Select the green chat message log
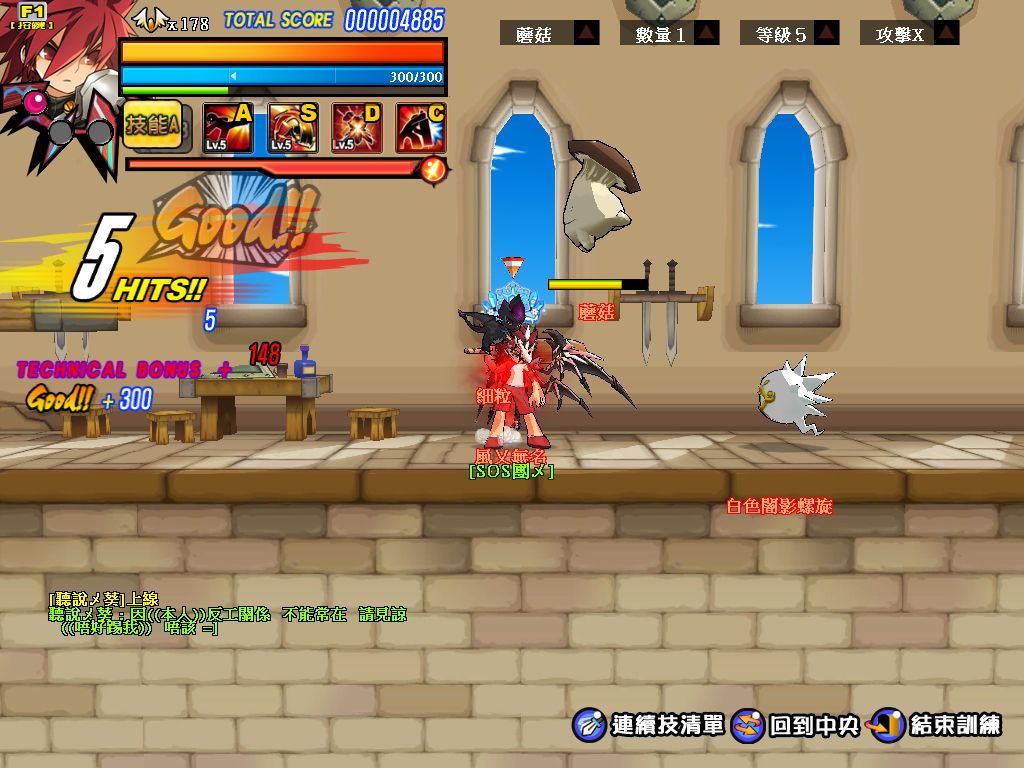This screenshot has width=1024, height=768. [x=228, y=613]
